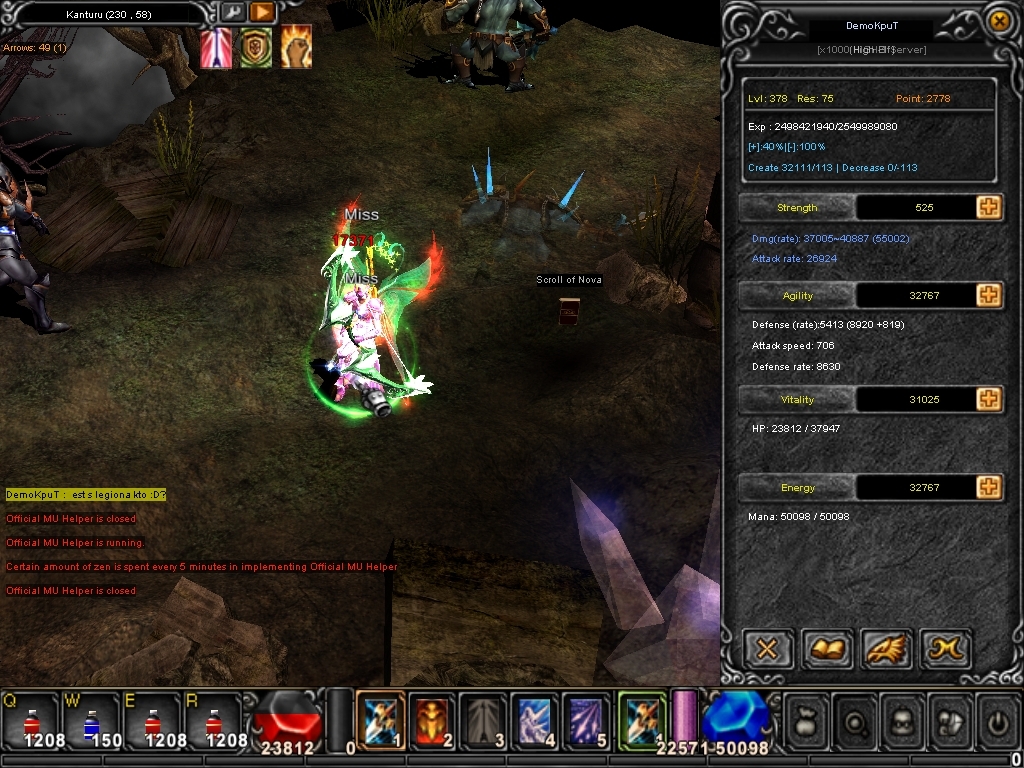The height and width of the screenshot is (768, 1024).
Task: Click the X button below the stats
Action: click(767, 650)
